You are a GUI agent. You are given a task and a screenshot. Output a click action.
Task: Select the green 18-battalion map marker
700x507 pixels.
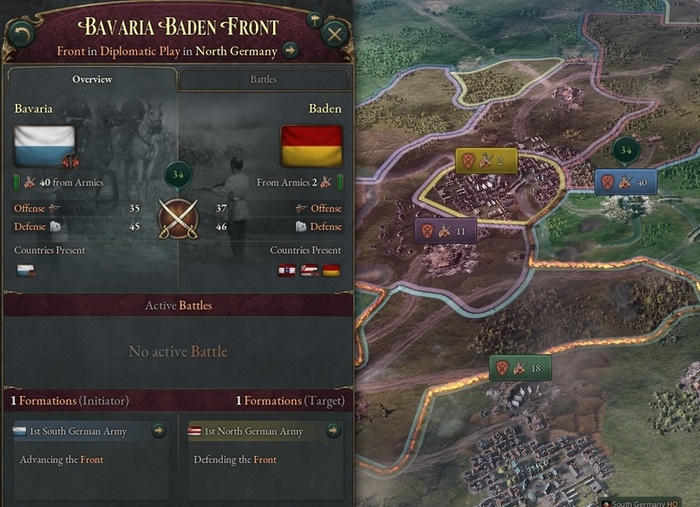tap(520, 368)
